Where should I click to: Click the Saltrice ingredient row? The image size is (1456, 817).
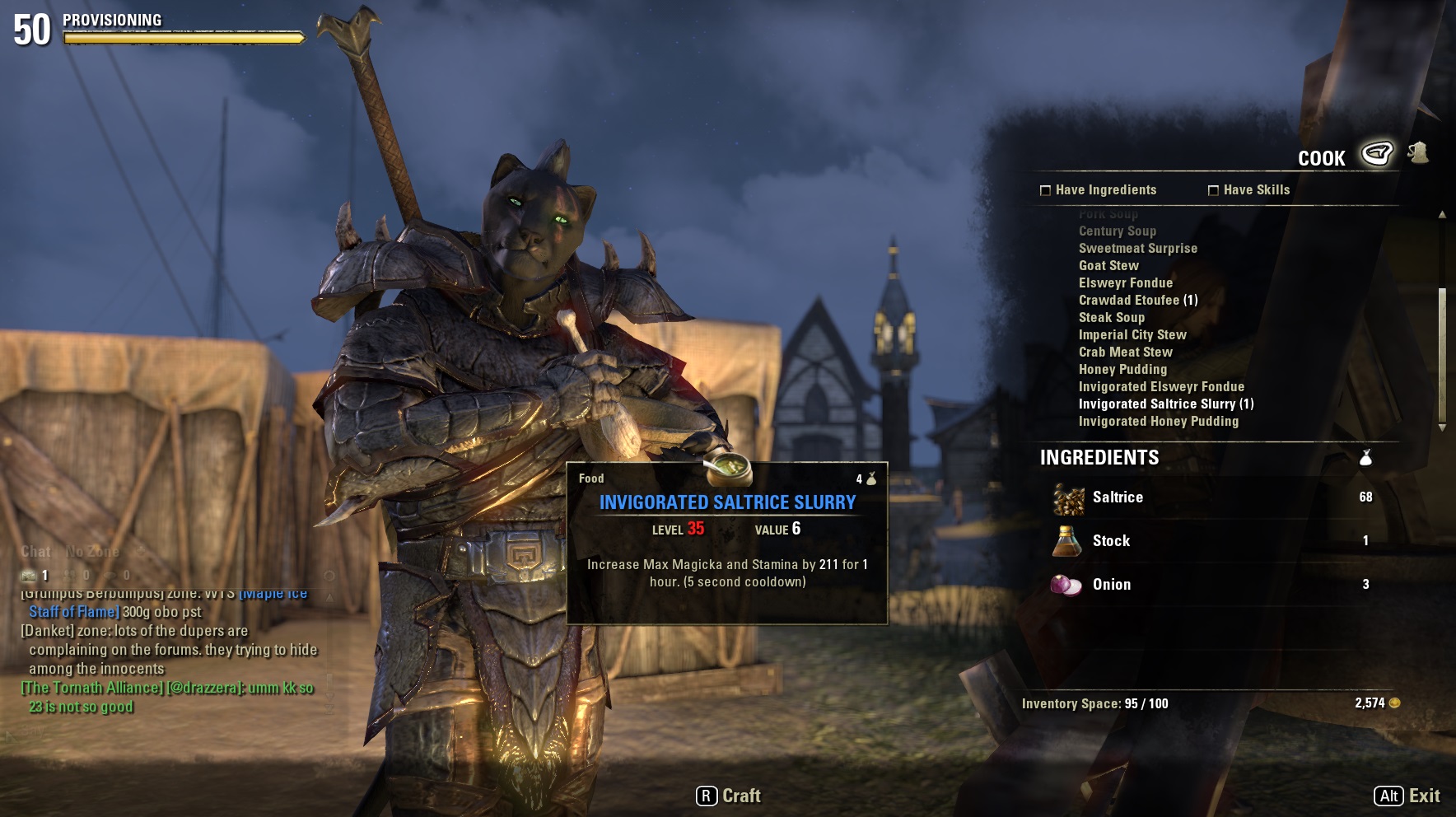pyautogui.click(x=1211, y=497)
